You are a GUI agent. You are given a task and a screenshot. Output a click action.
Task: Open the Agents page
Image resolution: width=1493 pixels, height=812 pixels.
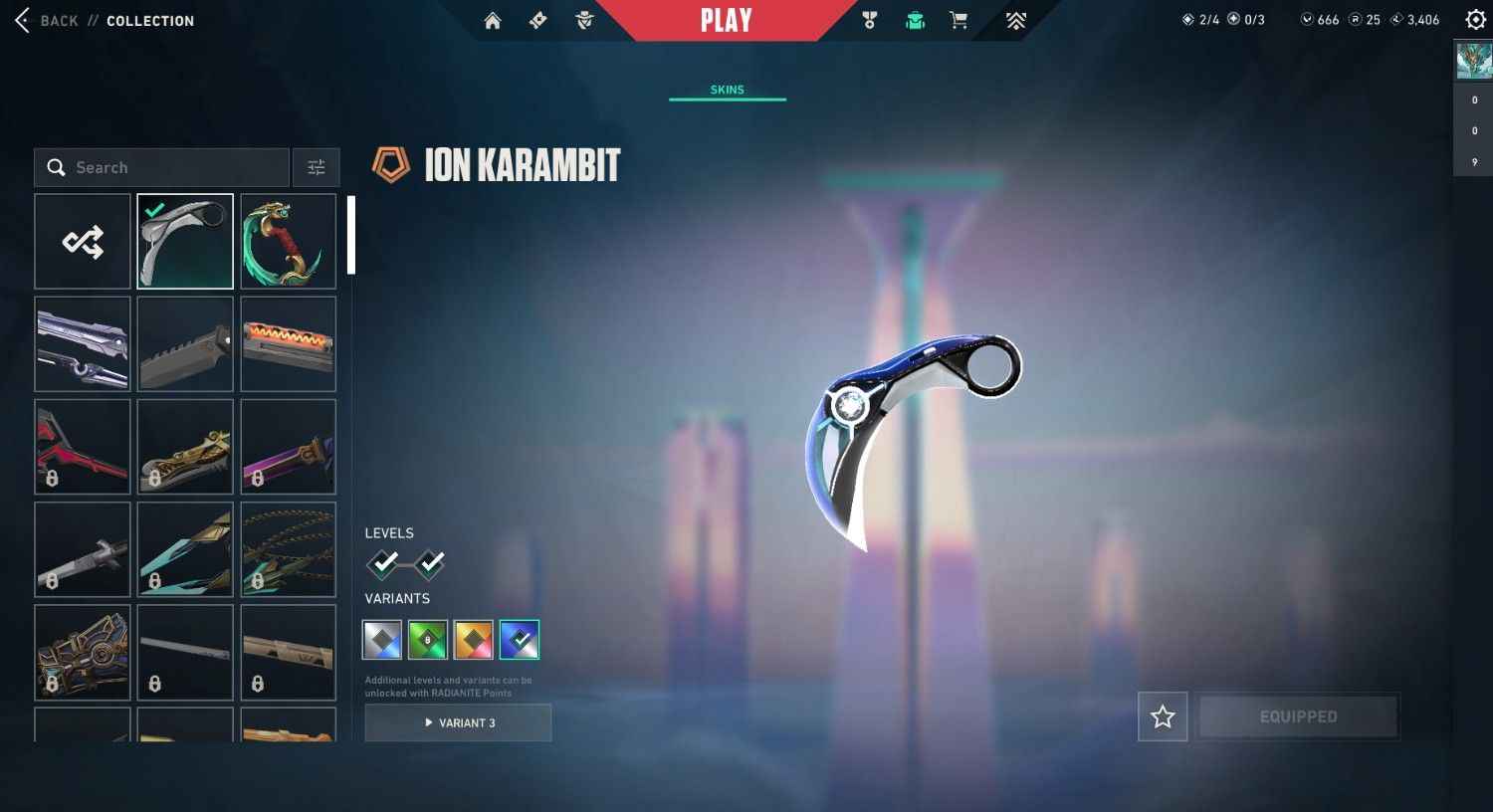584,20
